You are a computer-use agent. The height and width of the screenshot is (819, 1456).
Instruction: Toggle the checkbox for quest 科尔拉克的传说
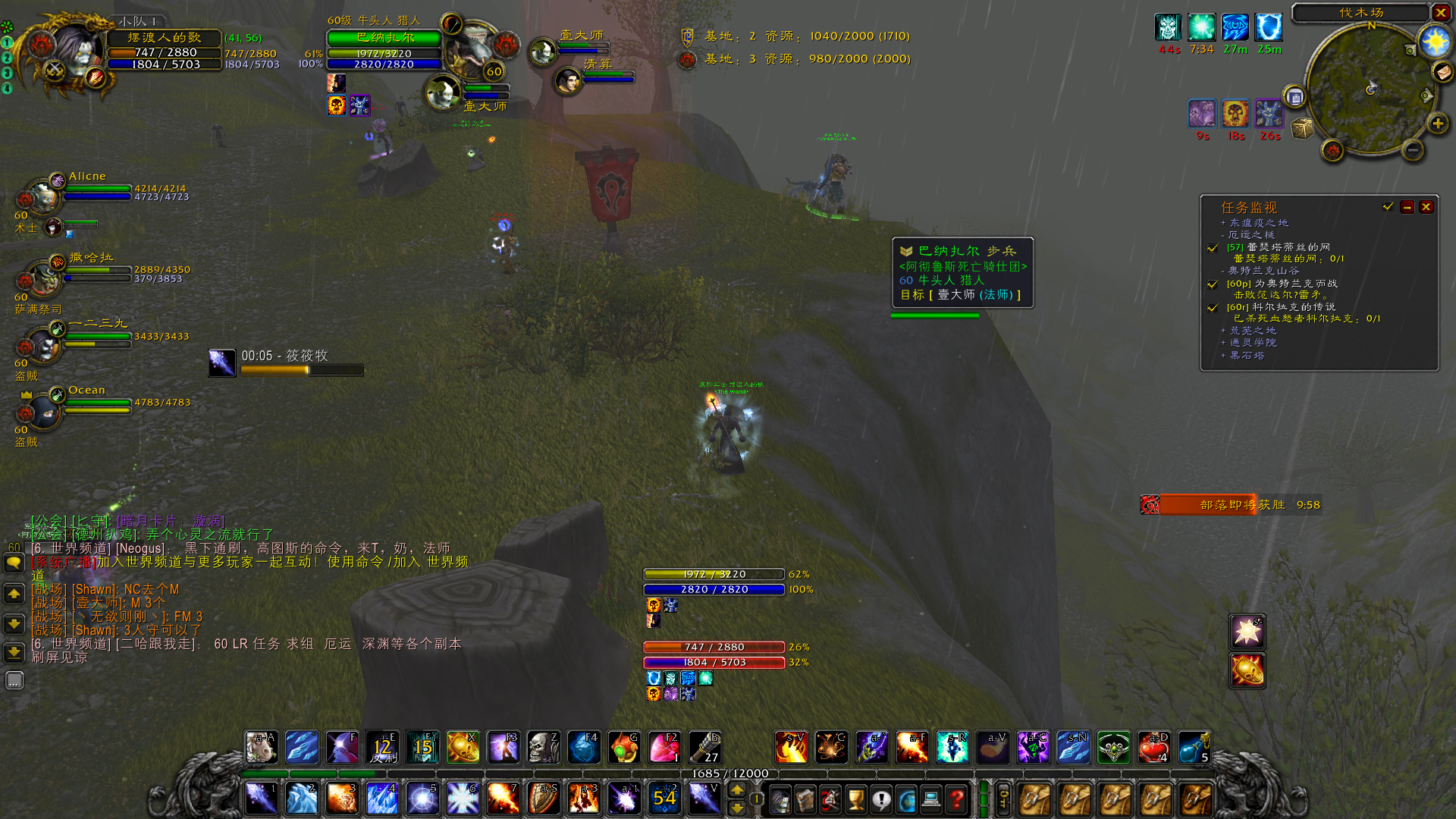point(1213,308)
